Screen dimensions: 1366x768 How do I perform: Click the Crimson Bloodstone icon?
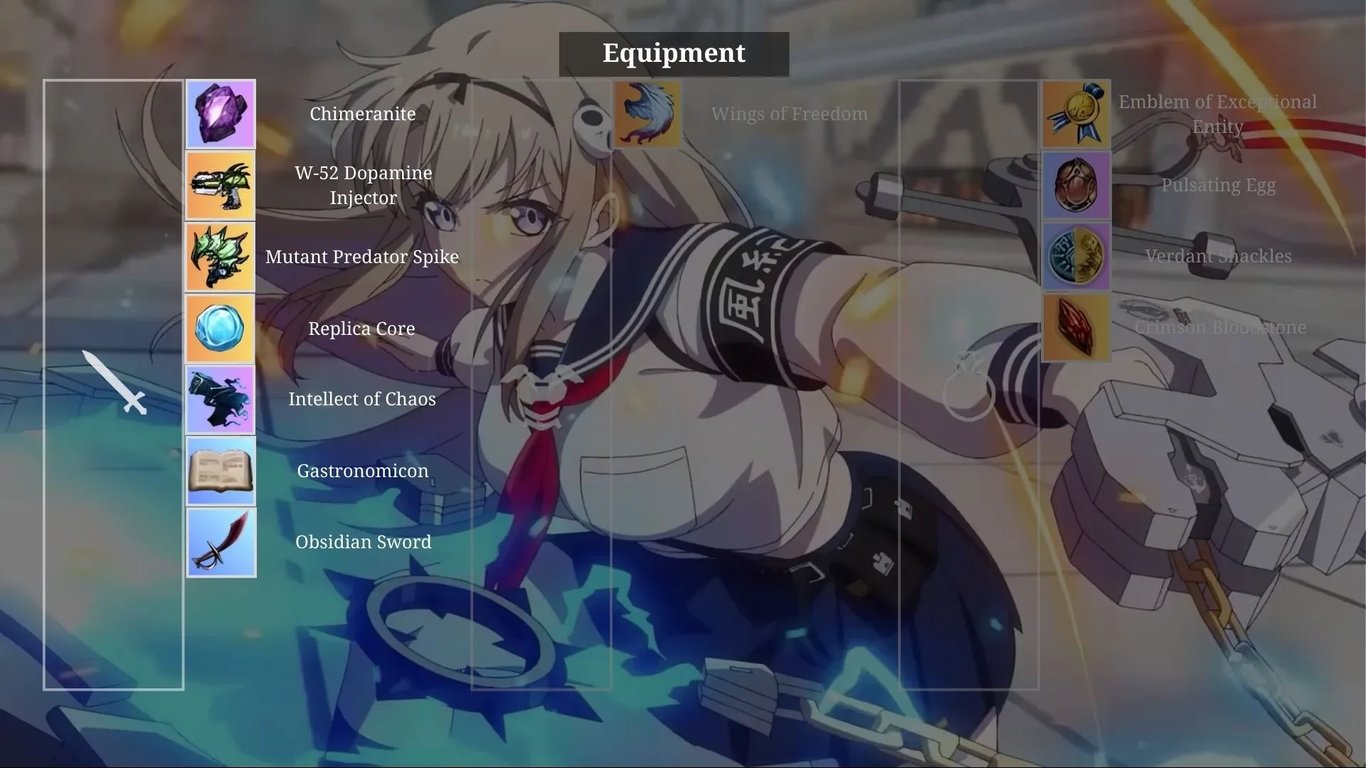pos(1076,327)
